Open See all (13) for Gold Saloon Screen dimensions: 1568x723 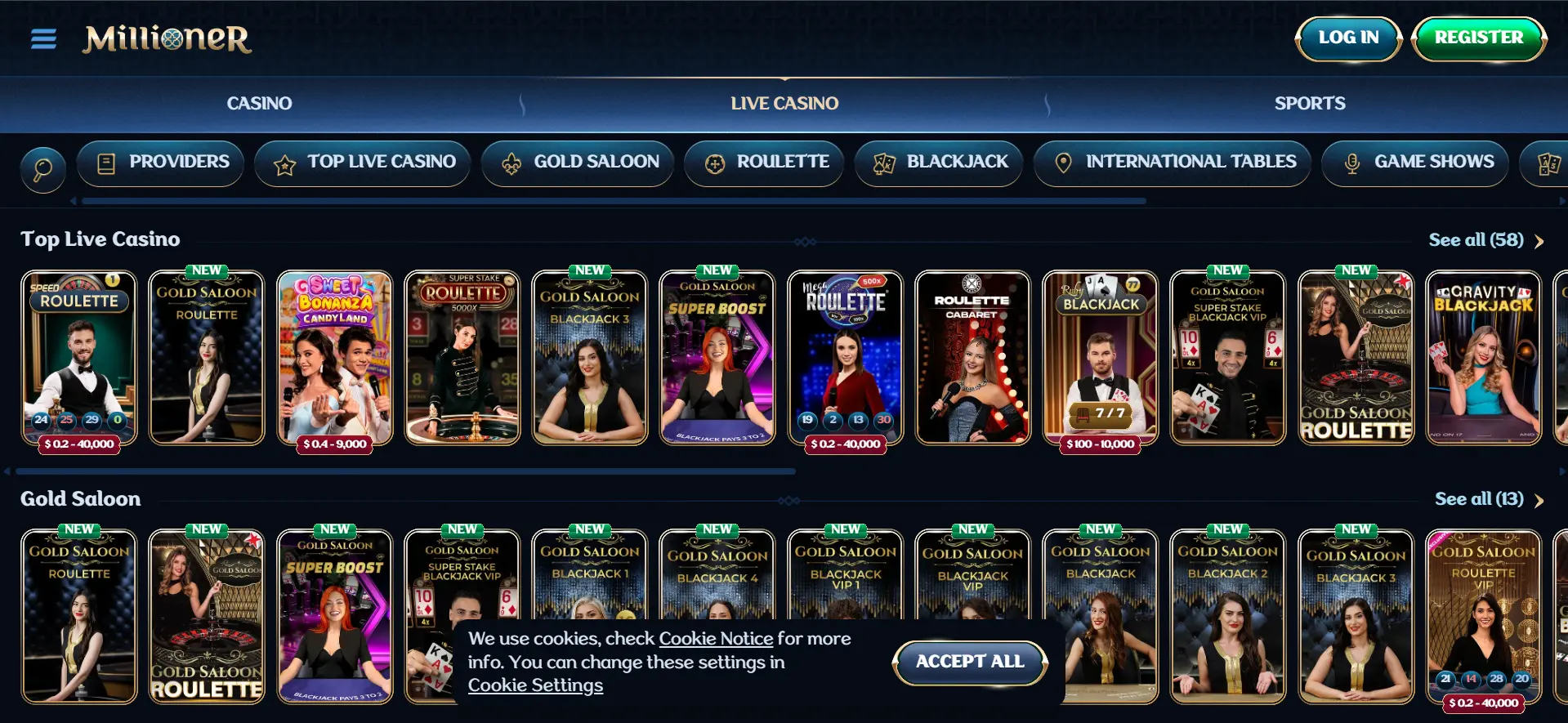point(1480,498)
